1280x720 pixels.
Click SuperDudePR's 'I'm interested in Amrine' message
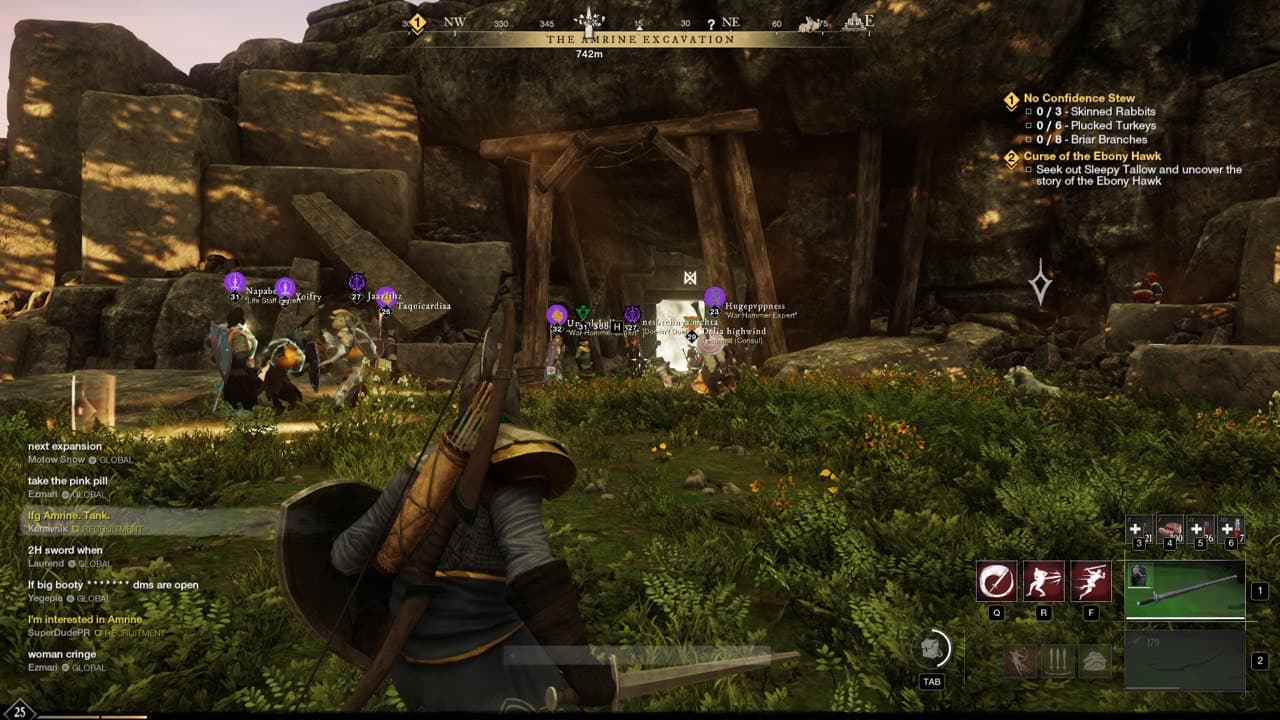[85, 619]
